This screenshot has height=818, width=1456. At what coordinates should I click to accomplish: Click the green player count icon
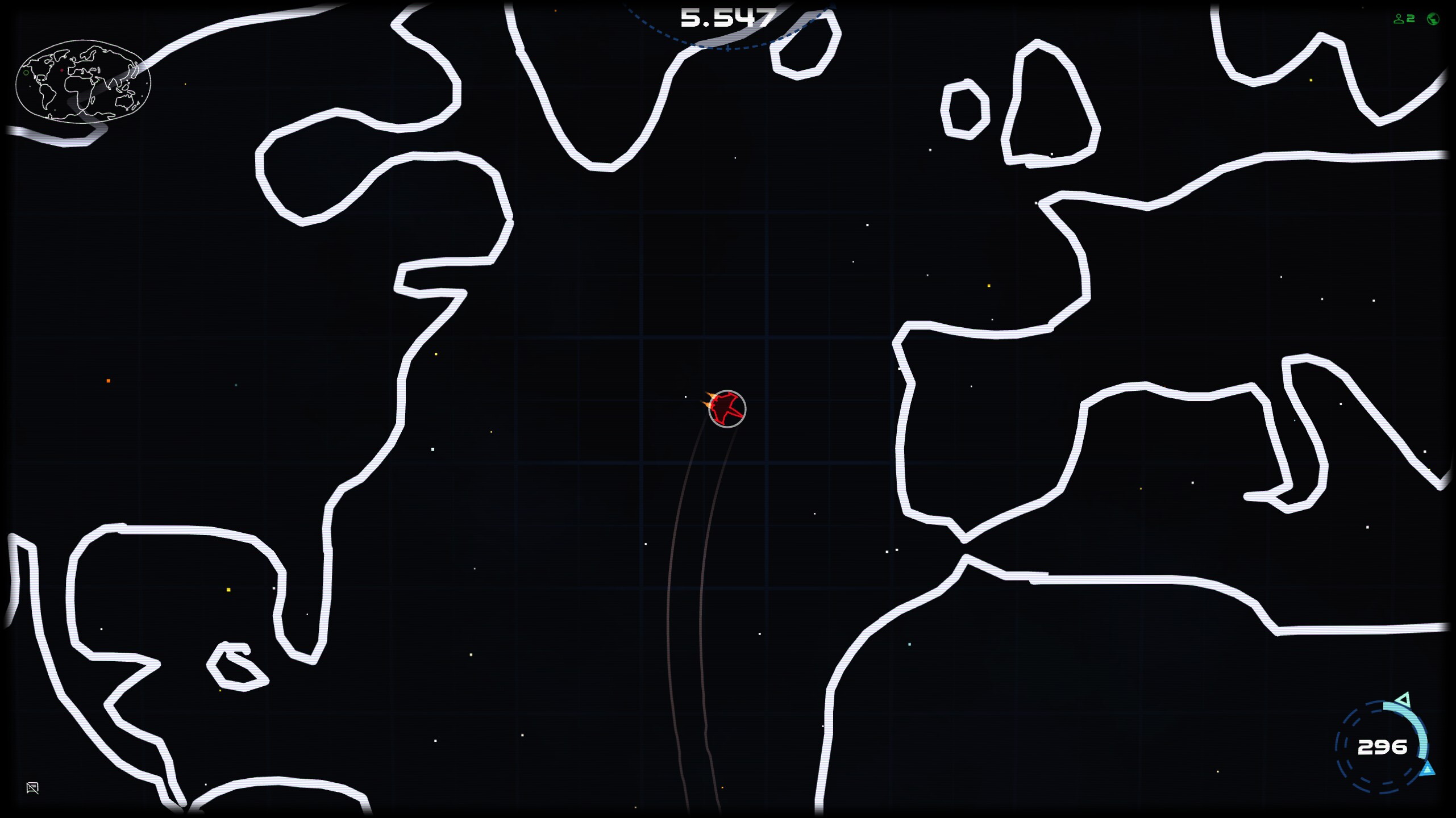(x=1399, y=19)
